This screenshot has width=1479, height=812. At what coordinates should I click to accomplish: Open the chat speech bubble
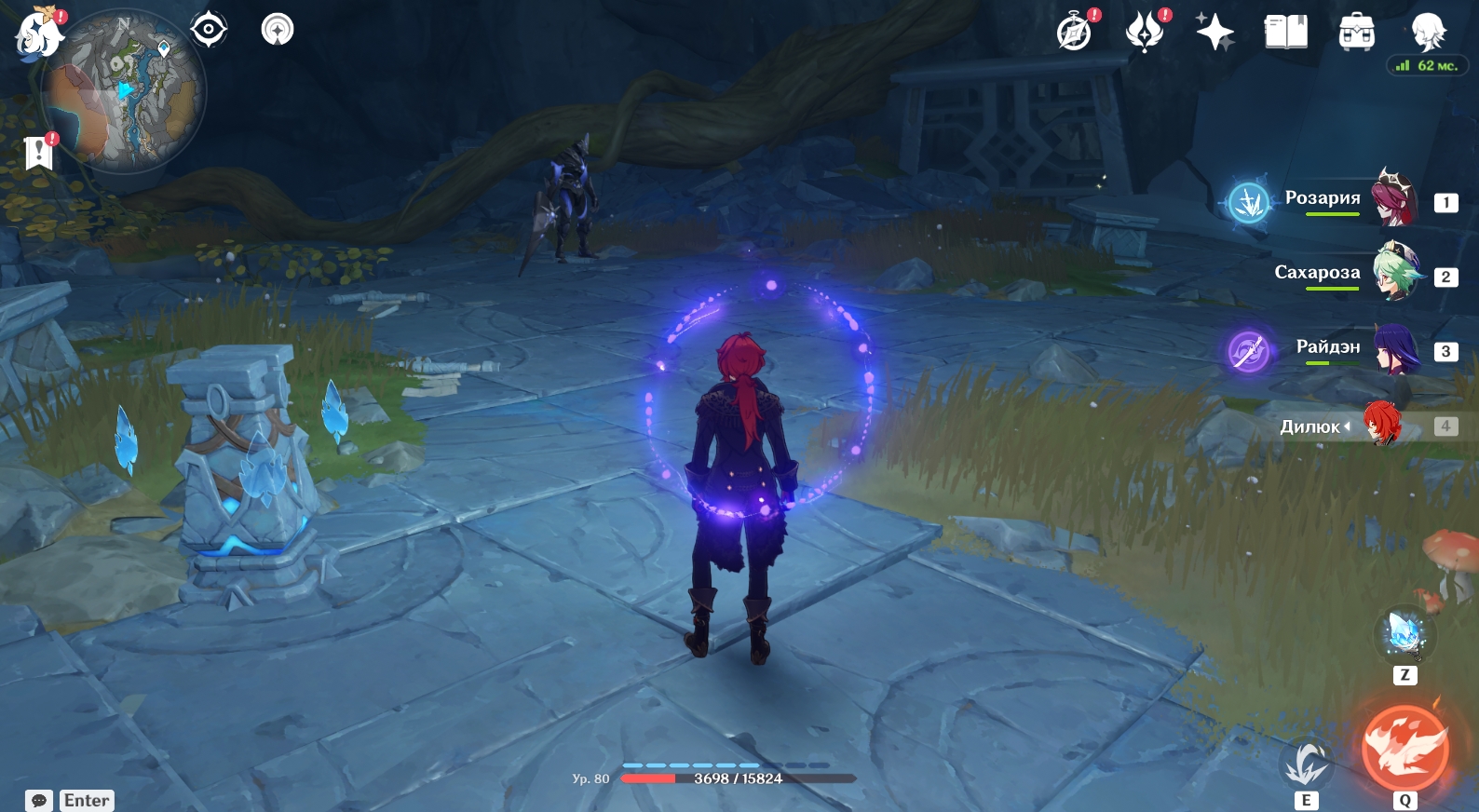39,801
